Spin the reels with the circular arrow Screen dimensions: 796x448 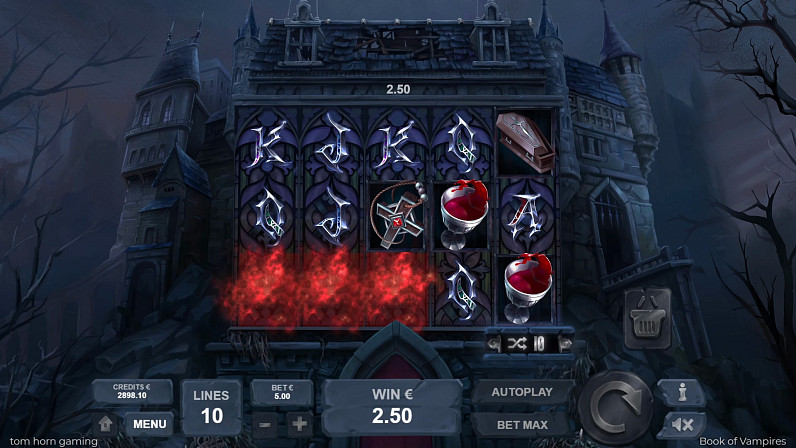(x=616, y=407)
